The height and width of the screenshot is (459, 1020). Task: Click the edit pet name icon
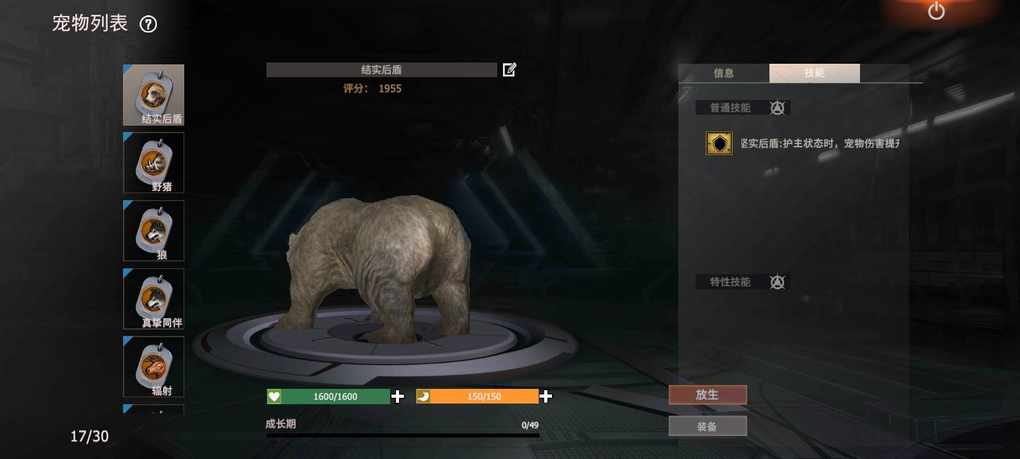(x=510, y=70)
